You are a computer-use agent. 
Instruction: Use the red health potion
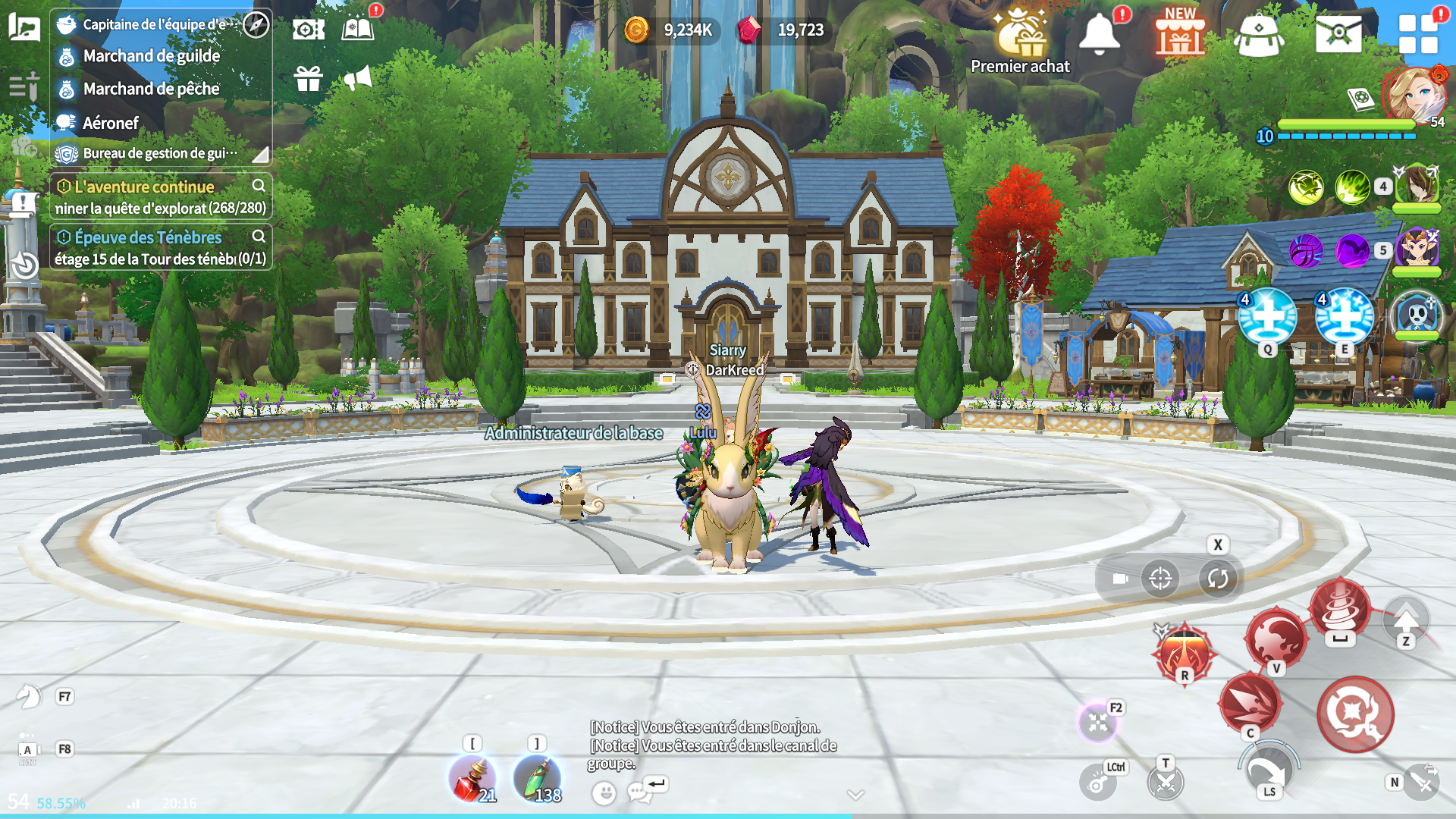(x=472, y=779)
